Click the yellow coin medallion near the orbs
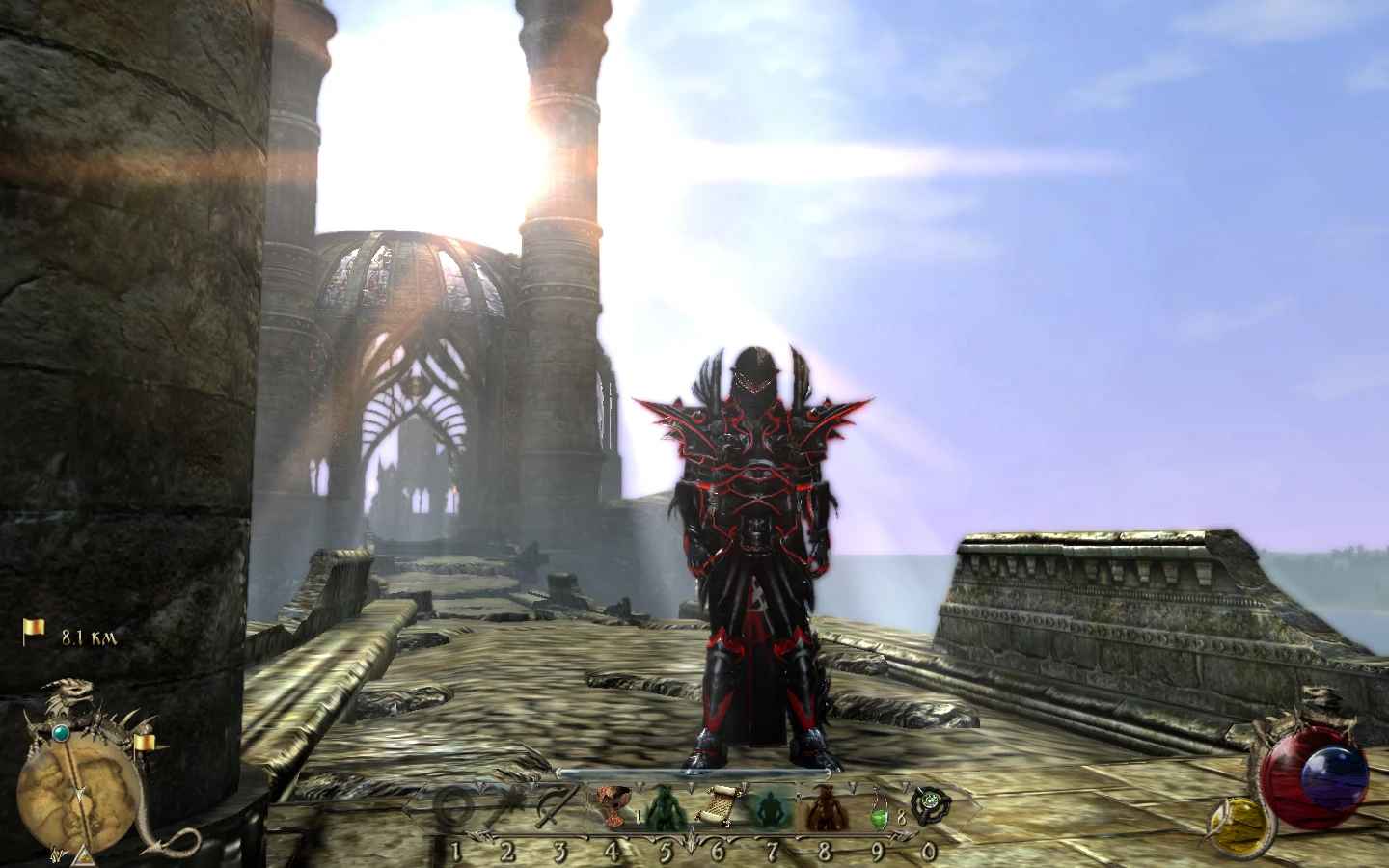 tap(1239, 827)
